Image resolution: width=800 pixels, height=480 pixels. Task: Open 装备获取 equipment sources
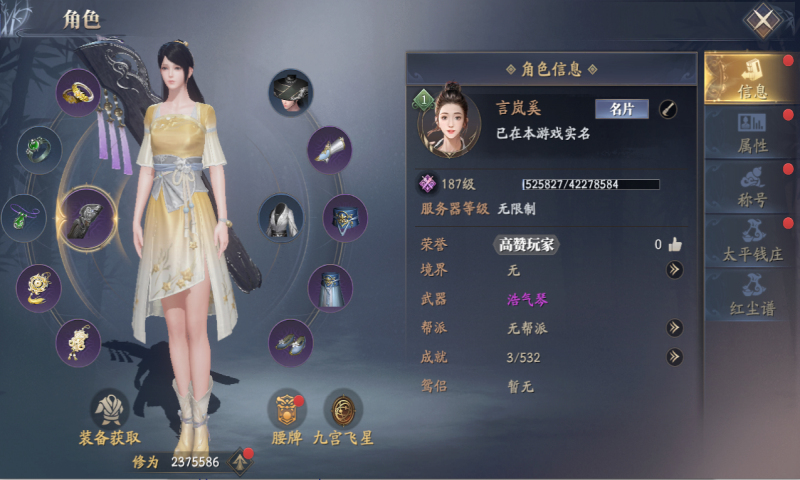(109, 415)
